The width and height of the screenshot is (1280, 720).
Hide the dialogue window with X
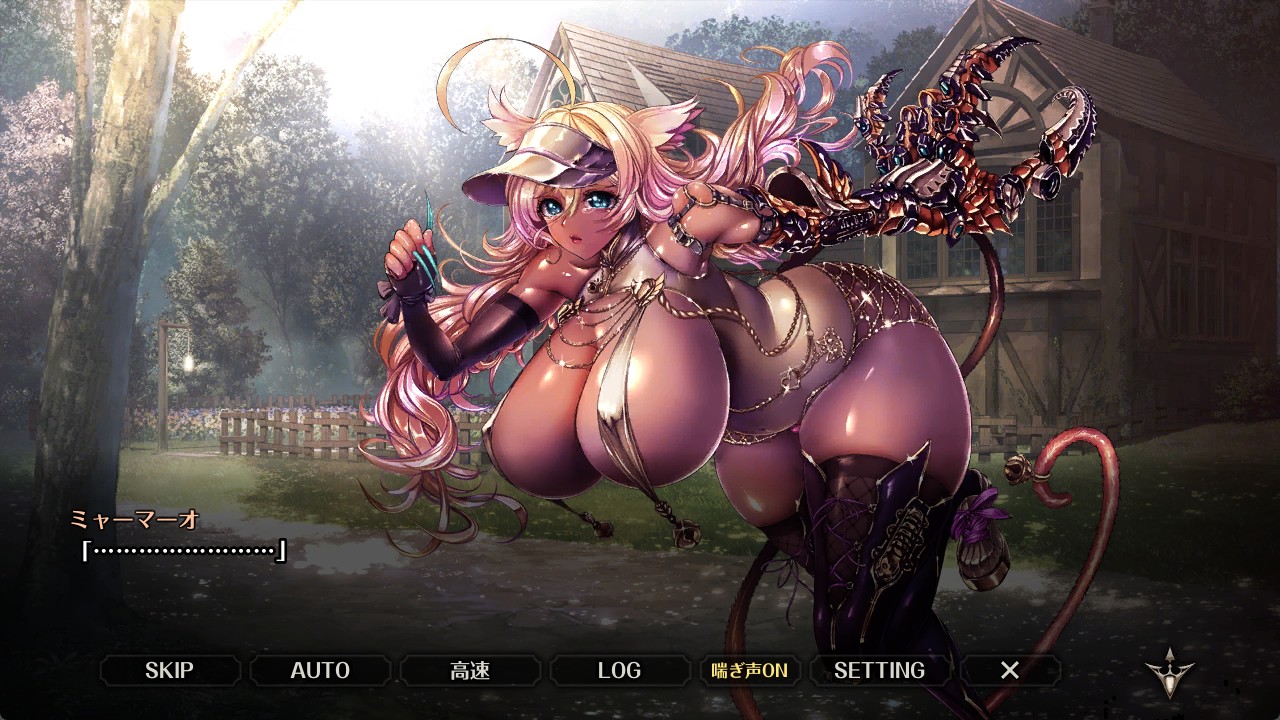coord(1010,670)
